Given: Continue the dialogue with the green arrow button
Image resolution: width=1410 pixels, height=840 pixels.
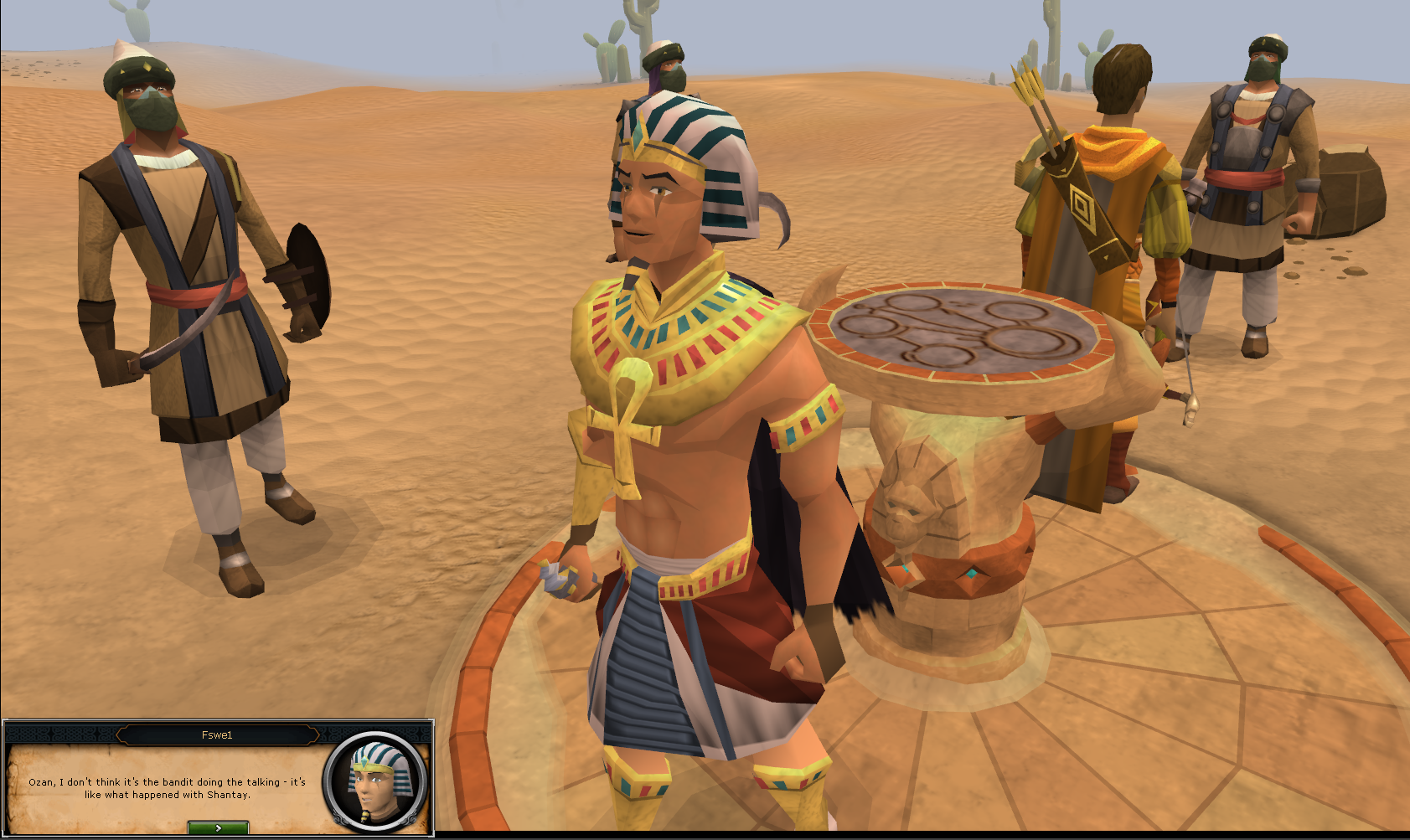Looking at the screenshot, I should click(x=218, y=827).
